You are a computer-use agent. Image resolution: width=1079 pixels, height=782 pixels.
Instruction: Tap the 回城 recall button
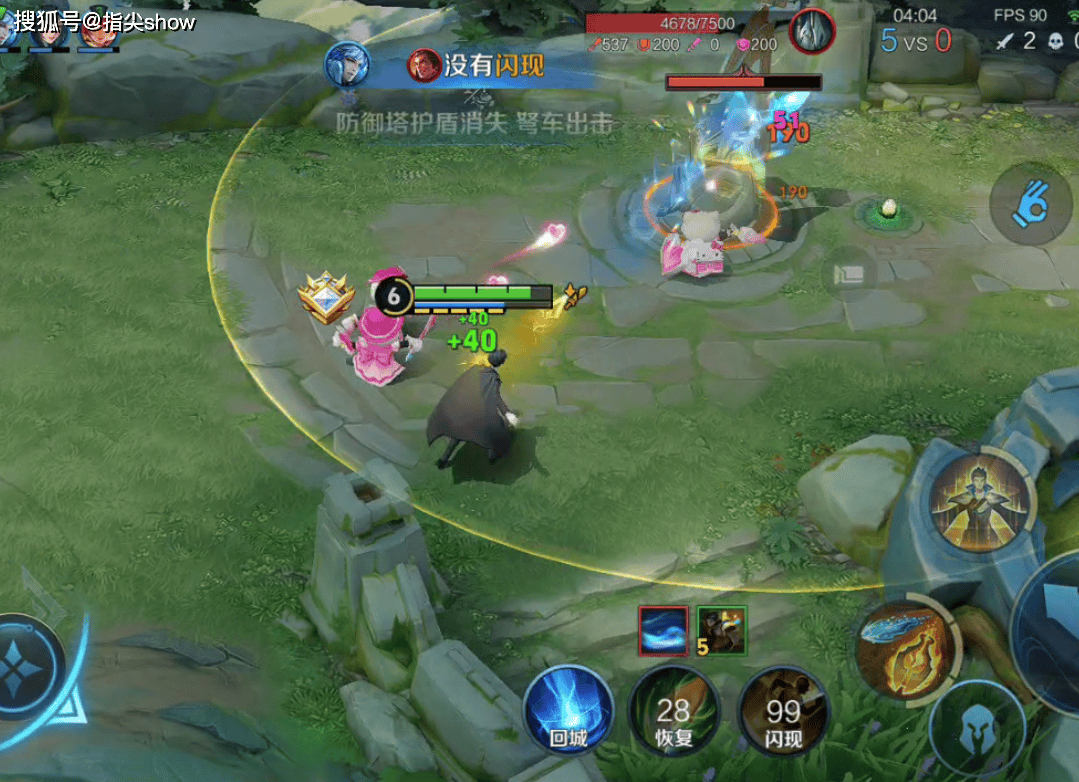point(567,710)
